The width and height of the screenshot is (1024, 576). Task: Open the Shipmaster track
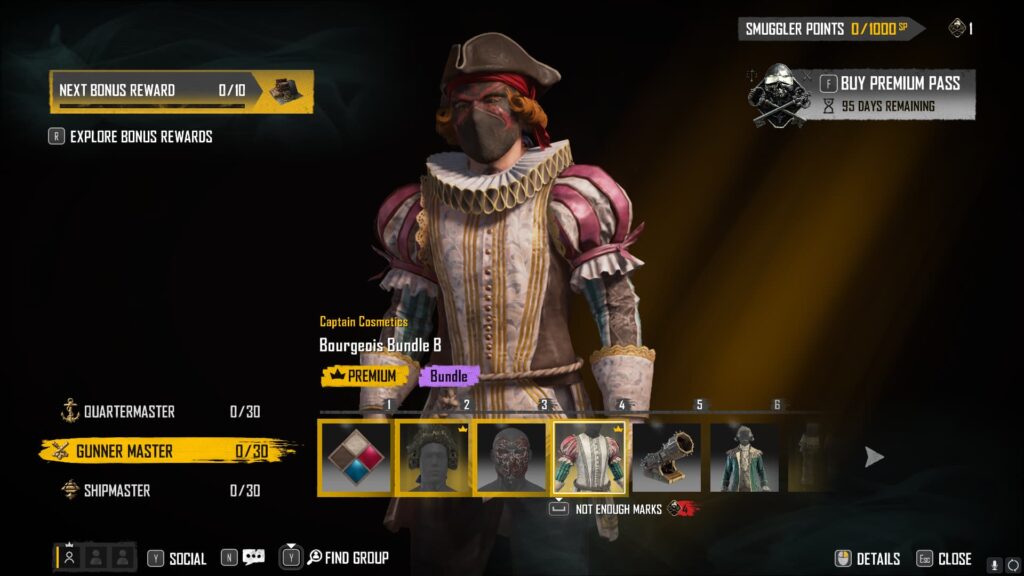117,491
